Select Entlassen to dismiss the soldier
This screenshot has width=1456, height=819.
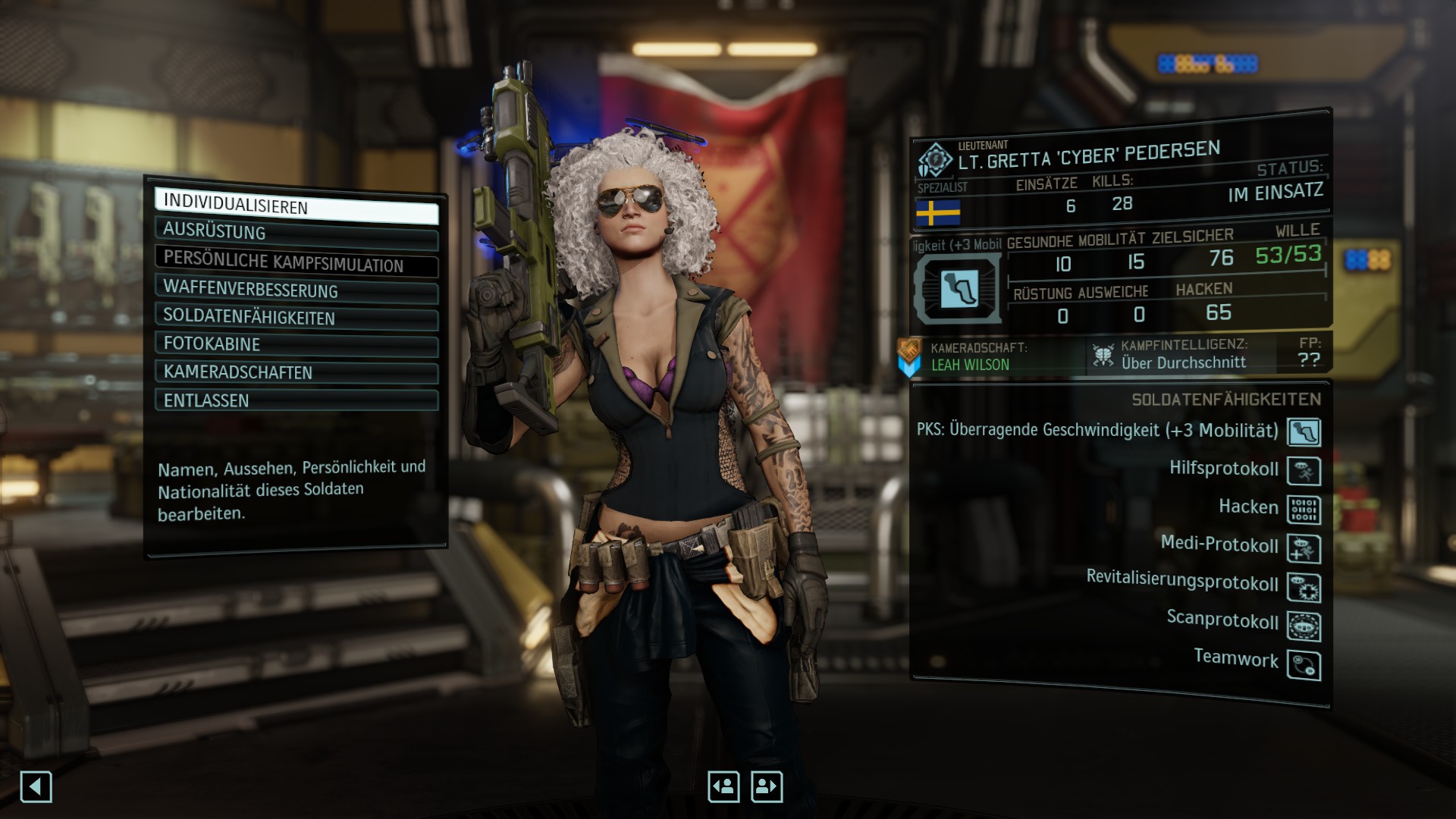[296, 400]
